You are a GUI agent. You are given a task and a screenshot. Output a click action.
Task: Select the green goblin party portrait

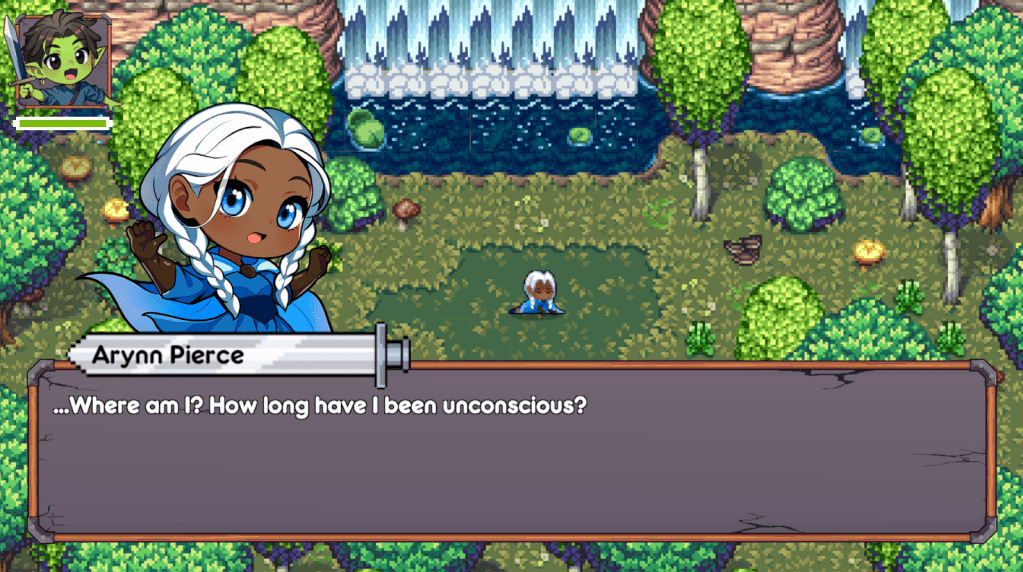tap(60, 60)
